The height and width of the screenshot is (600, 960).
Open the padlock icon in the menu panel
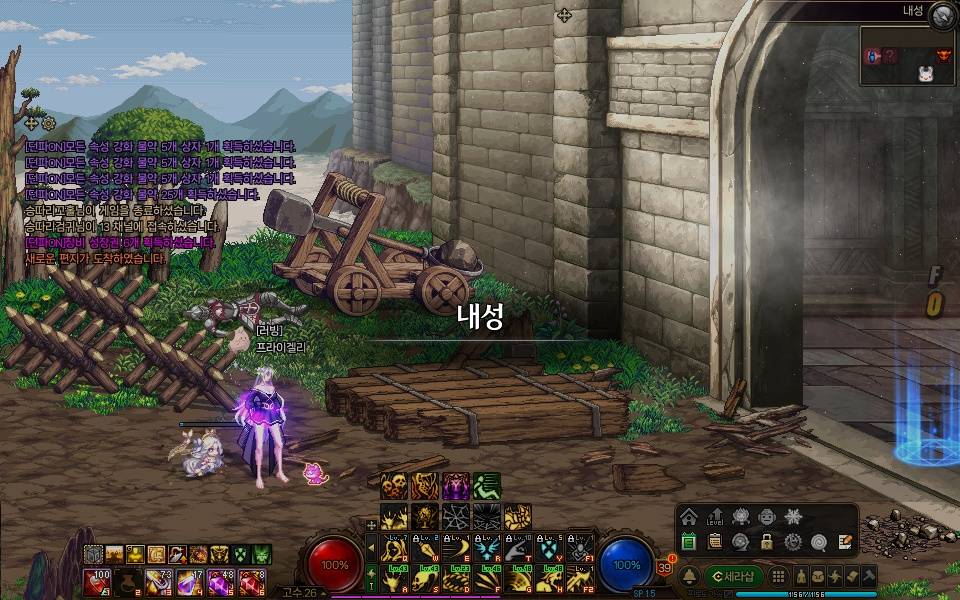coord(766,542)
